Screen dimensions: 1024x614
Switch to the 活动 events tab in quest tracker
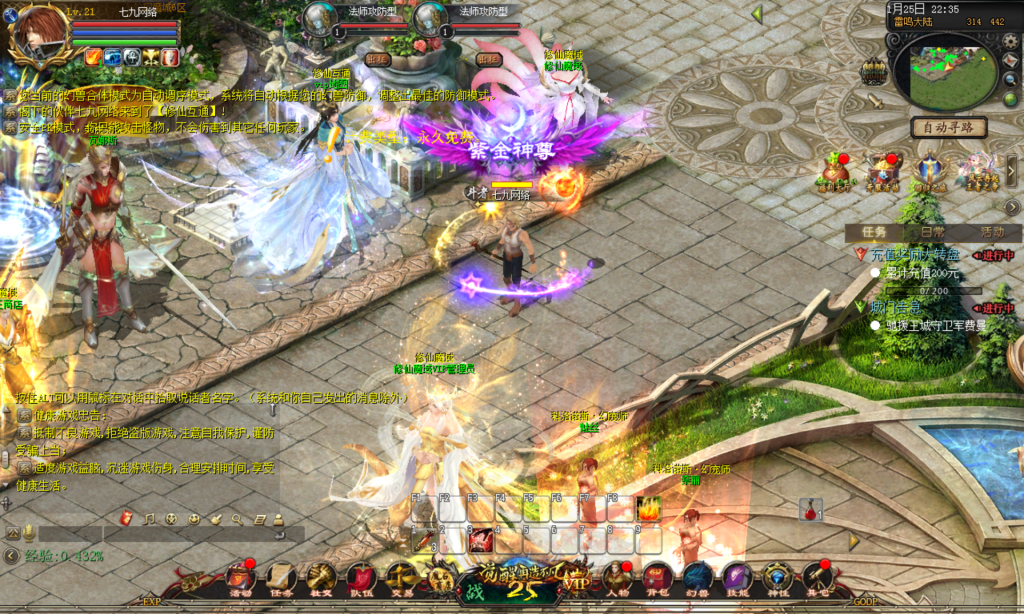(x=992, y=232)
